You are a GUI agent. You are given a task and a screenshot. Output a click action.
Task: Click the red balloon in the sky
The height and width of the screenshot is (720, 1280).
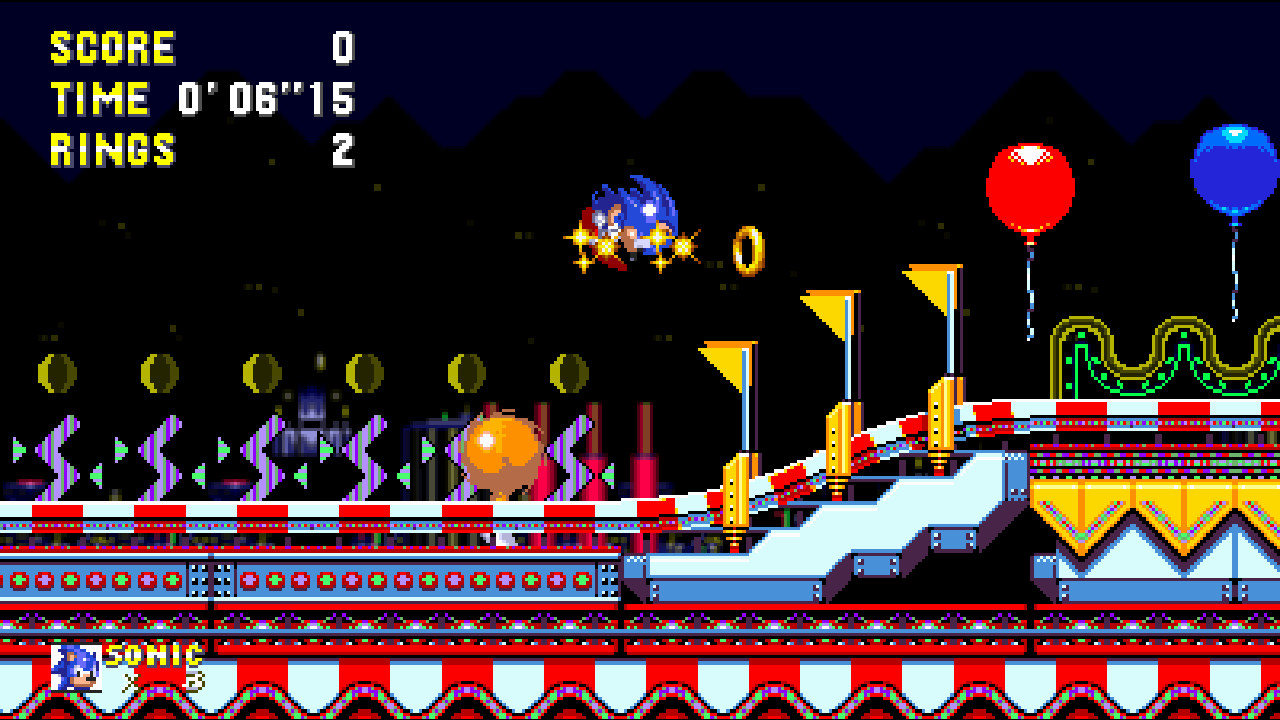coord(1030,185)
